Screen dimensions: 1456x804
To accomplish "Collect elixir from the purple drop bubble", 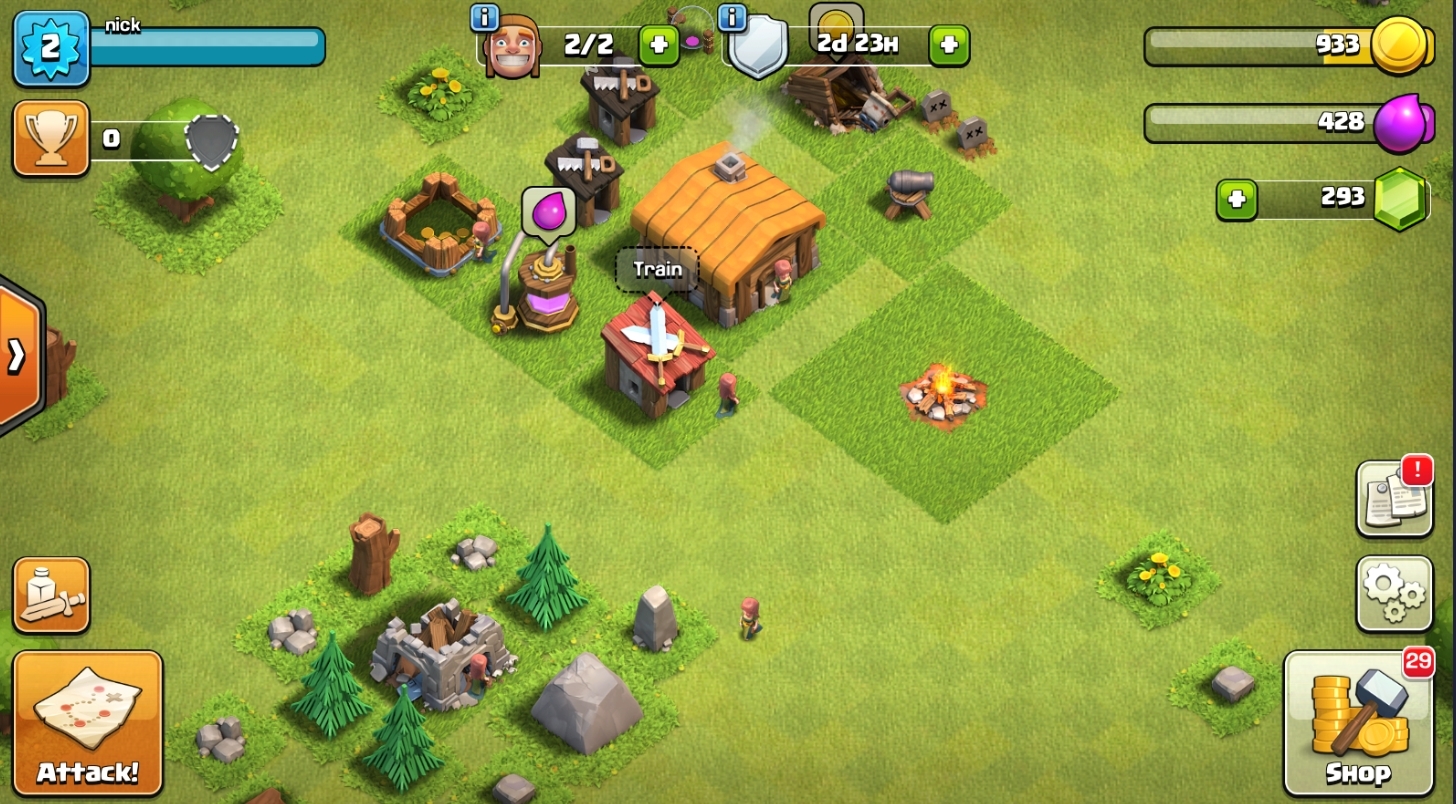I will (548, 212).
